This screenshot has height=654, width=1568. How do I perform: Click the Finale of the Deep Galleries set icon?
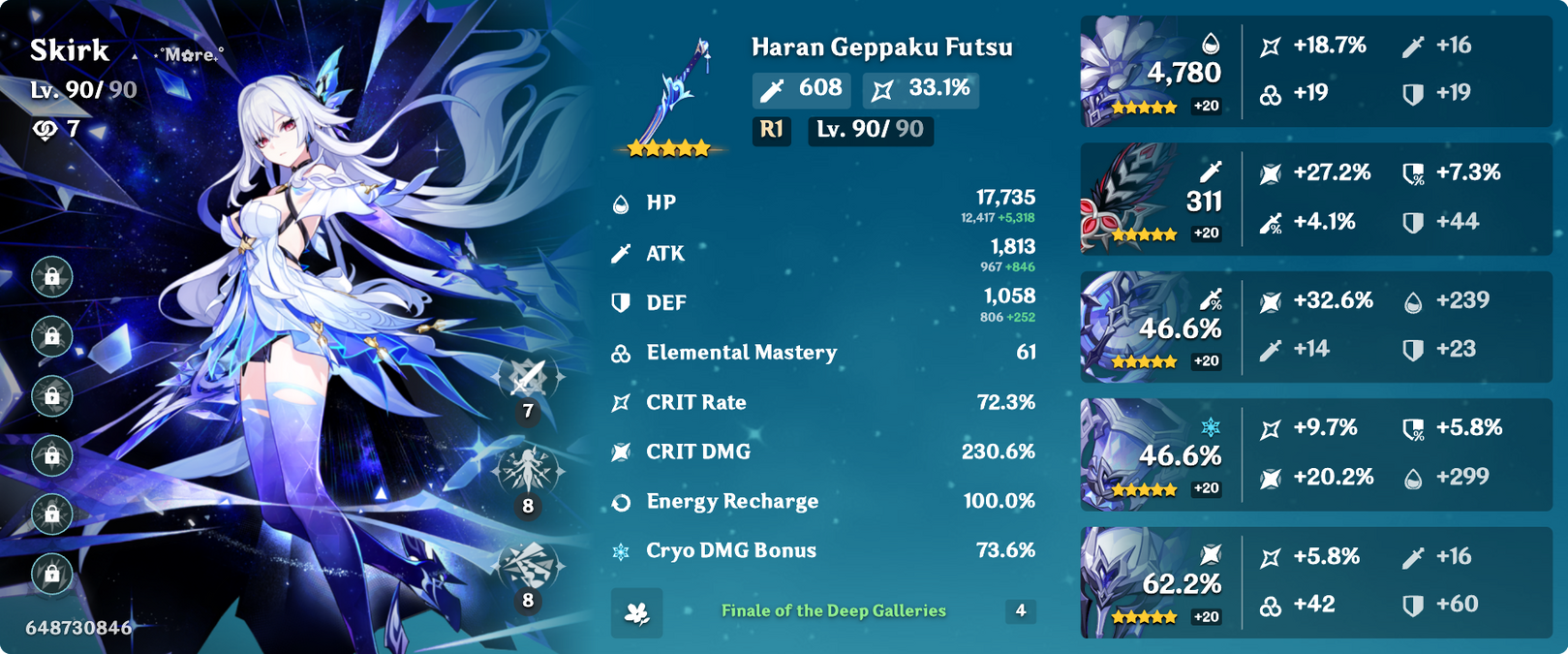point(637,612)
